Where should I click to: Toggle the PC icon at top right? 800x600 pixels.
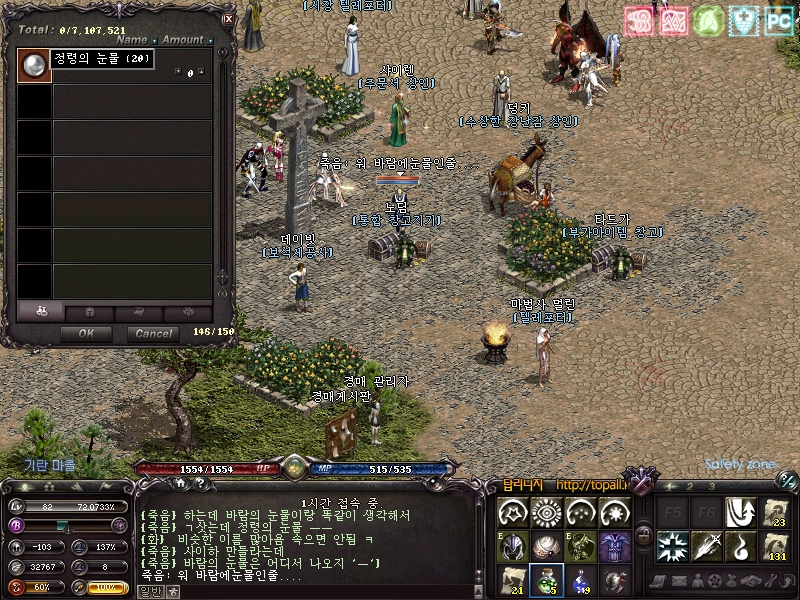[x=779, y=20]
